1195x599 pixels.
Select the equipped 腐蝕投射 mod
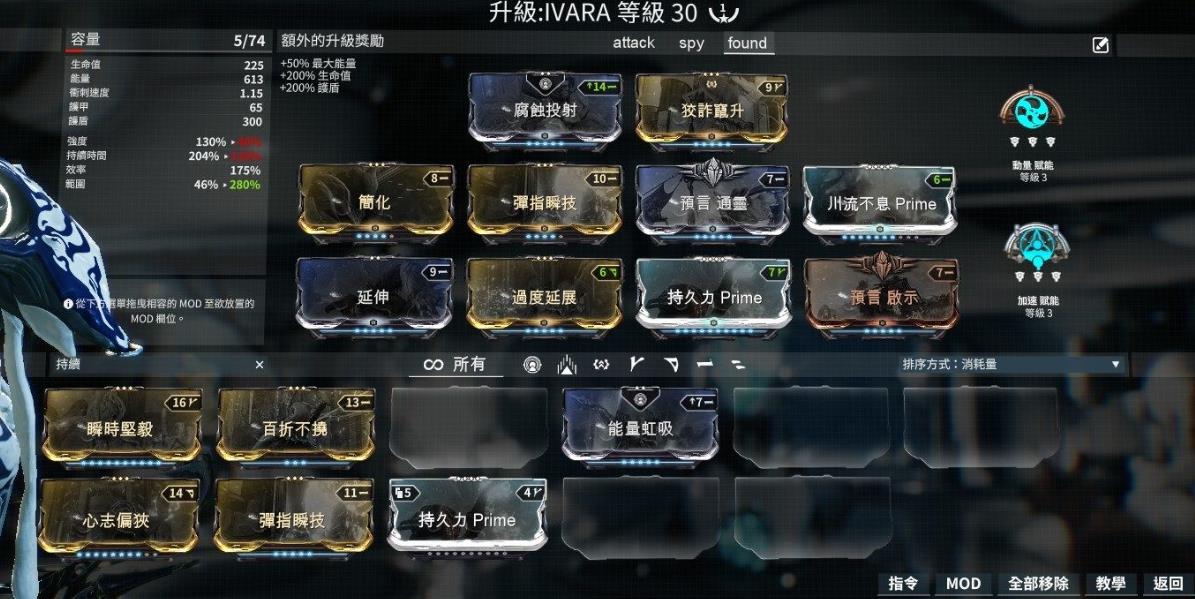(x=545, y=109)
